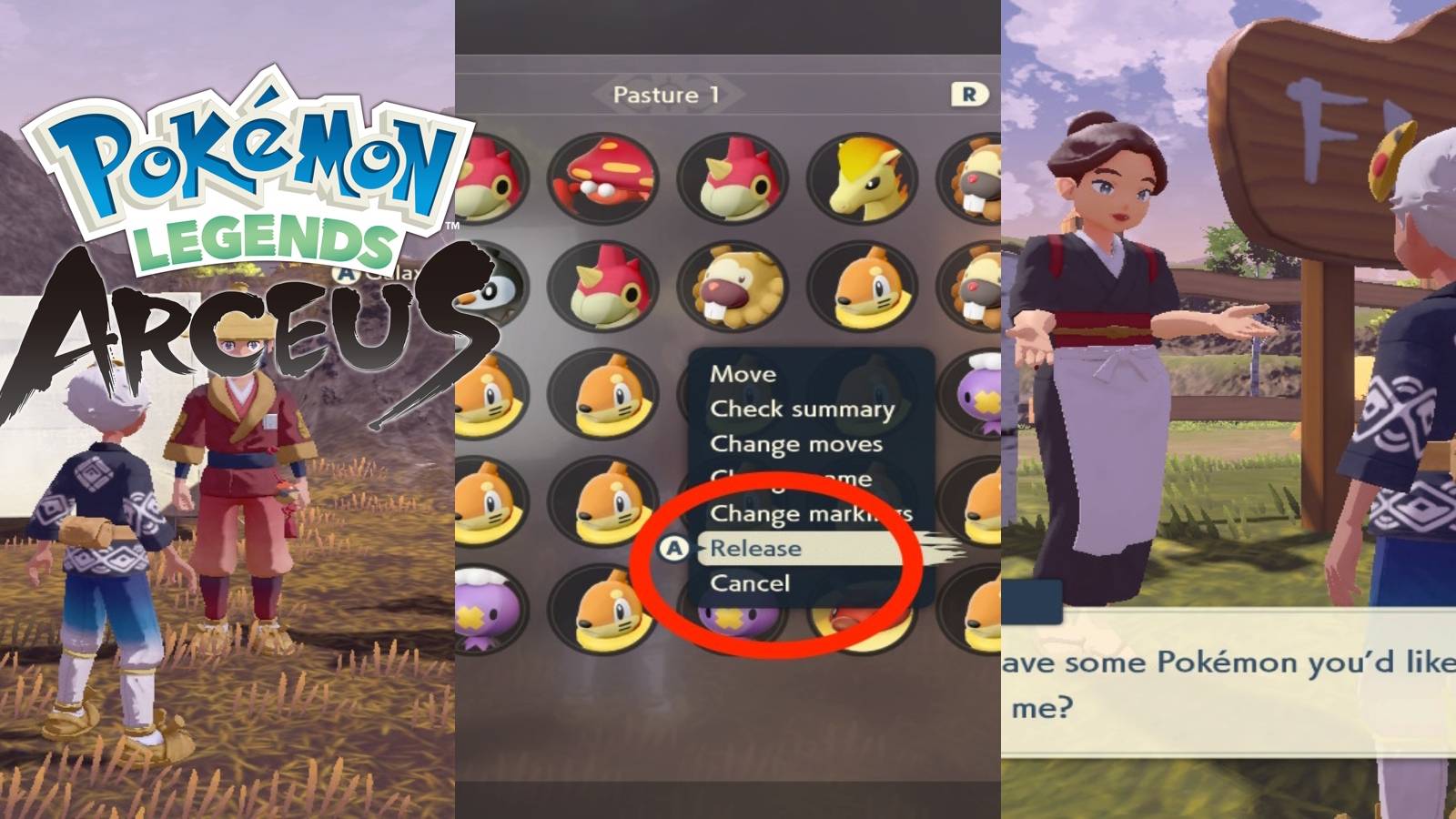Click the A button prompt next to Release
The width and height of the screenshot is (1456, 819).
coord(673,548)
